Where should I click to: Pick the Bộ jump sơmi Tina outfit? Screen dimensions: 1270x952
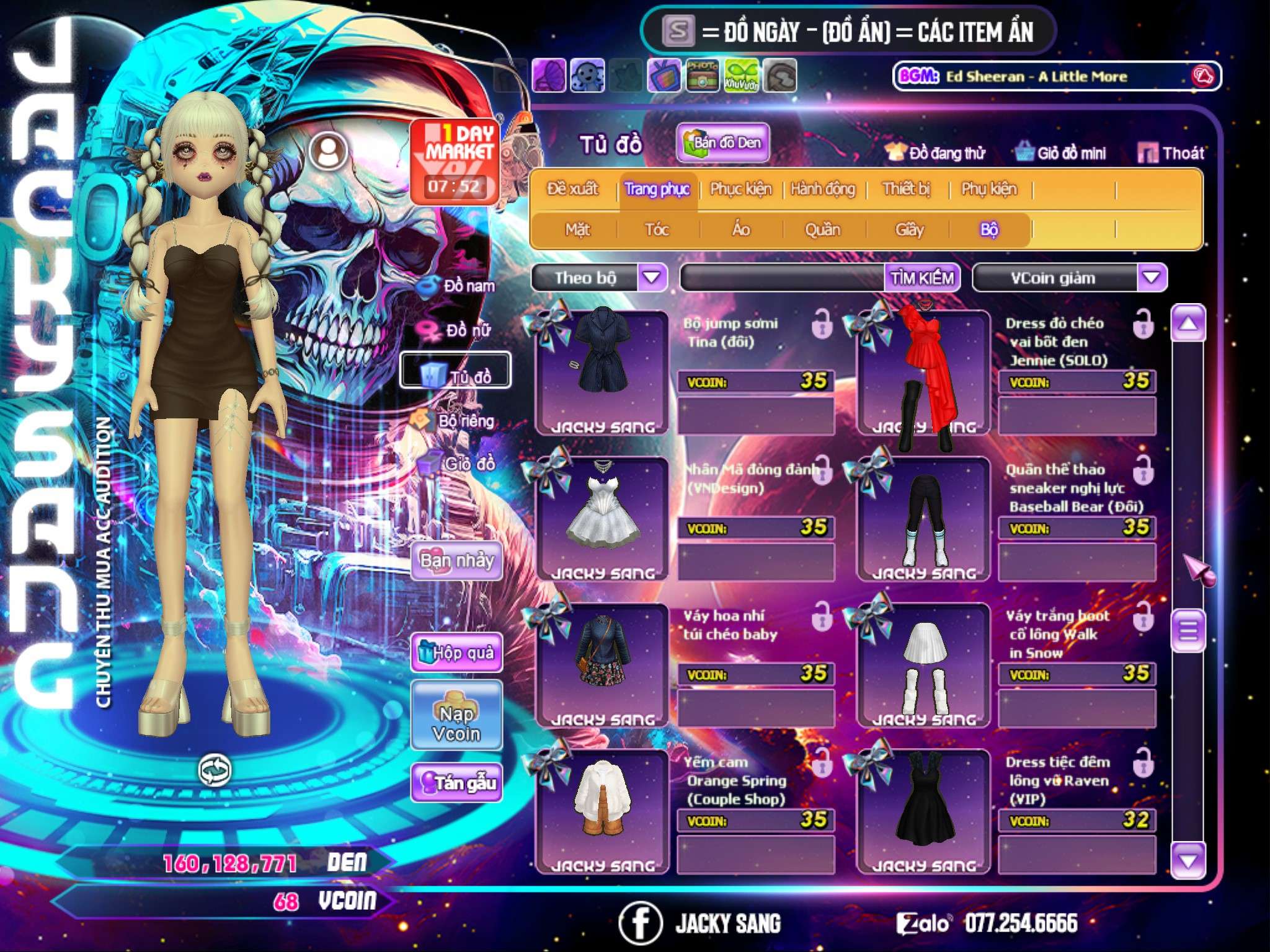point(602,372)
